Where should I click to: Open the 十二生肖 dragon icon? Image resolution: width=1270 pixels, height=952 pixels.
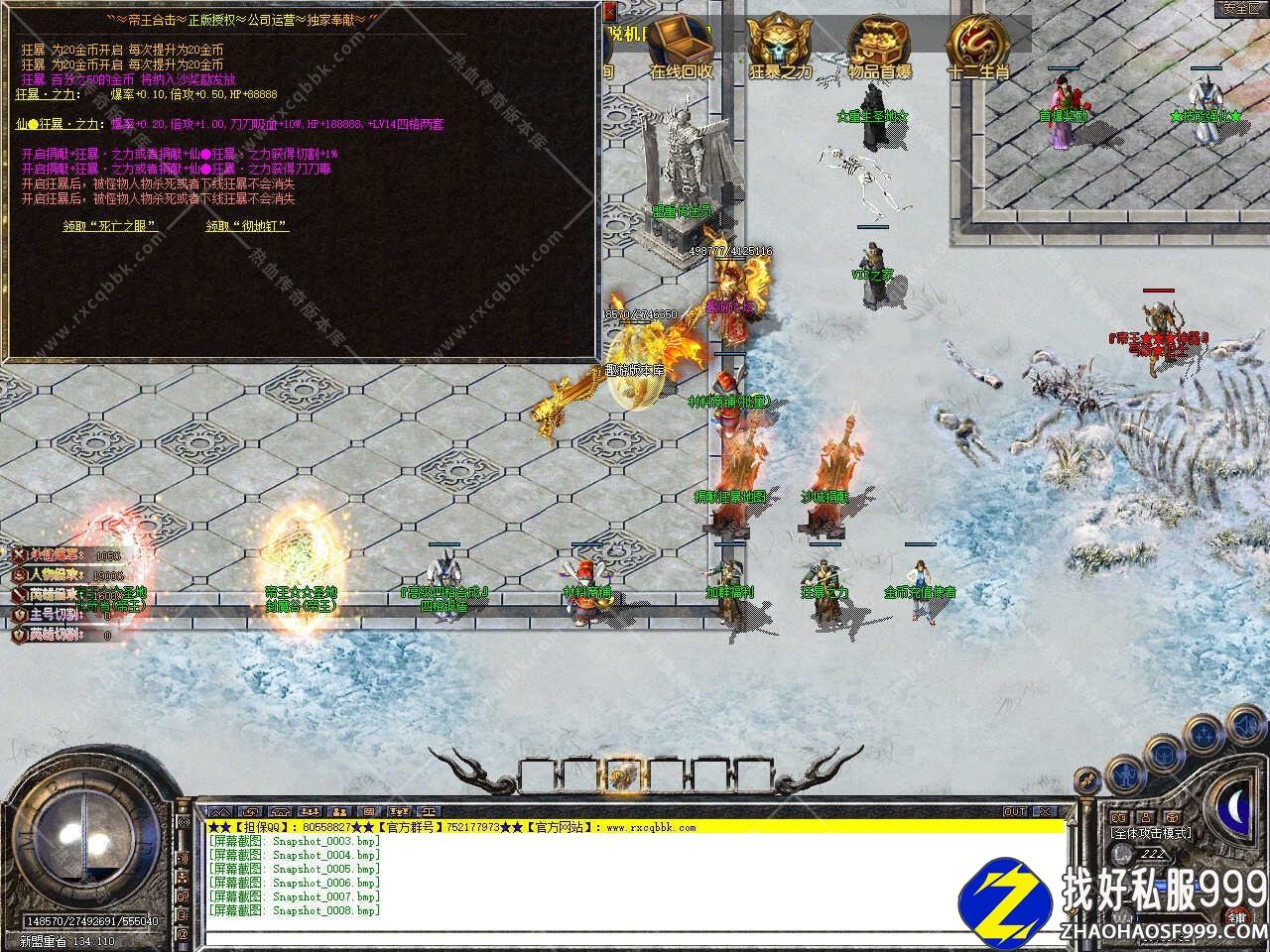pos(977,45)
